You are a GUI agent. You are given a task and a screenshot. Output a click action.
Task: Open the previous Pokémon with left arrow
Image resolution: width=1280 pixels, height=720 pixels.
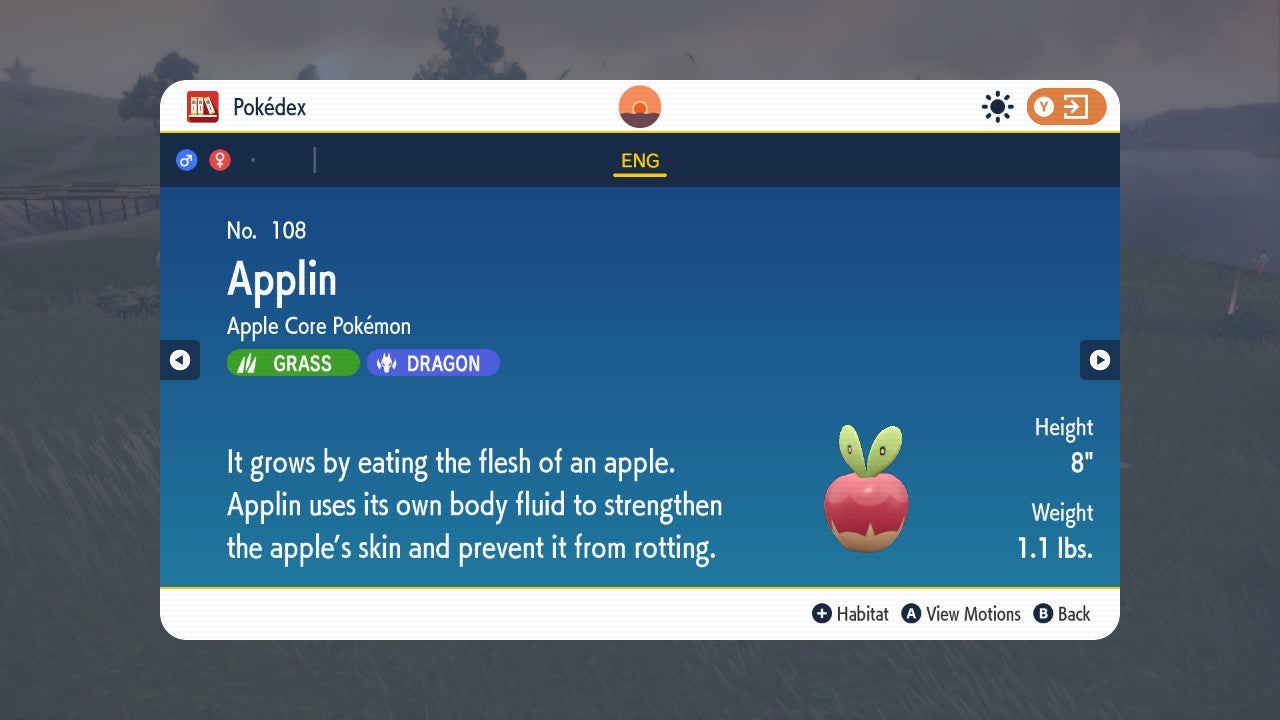click(x=180, y=360)
